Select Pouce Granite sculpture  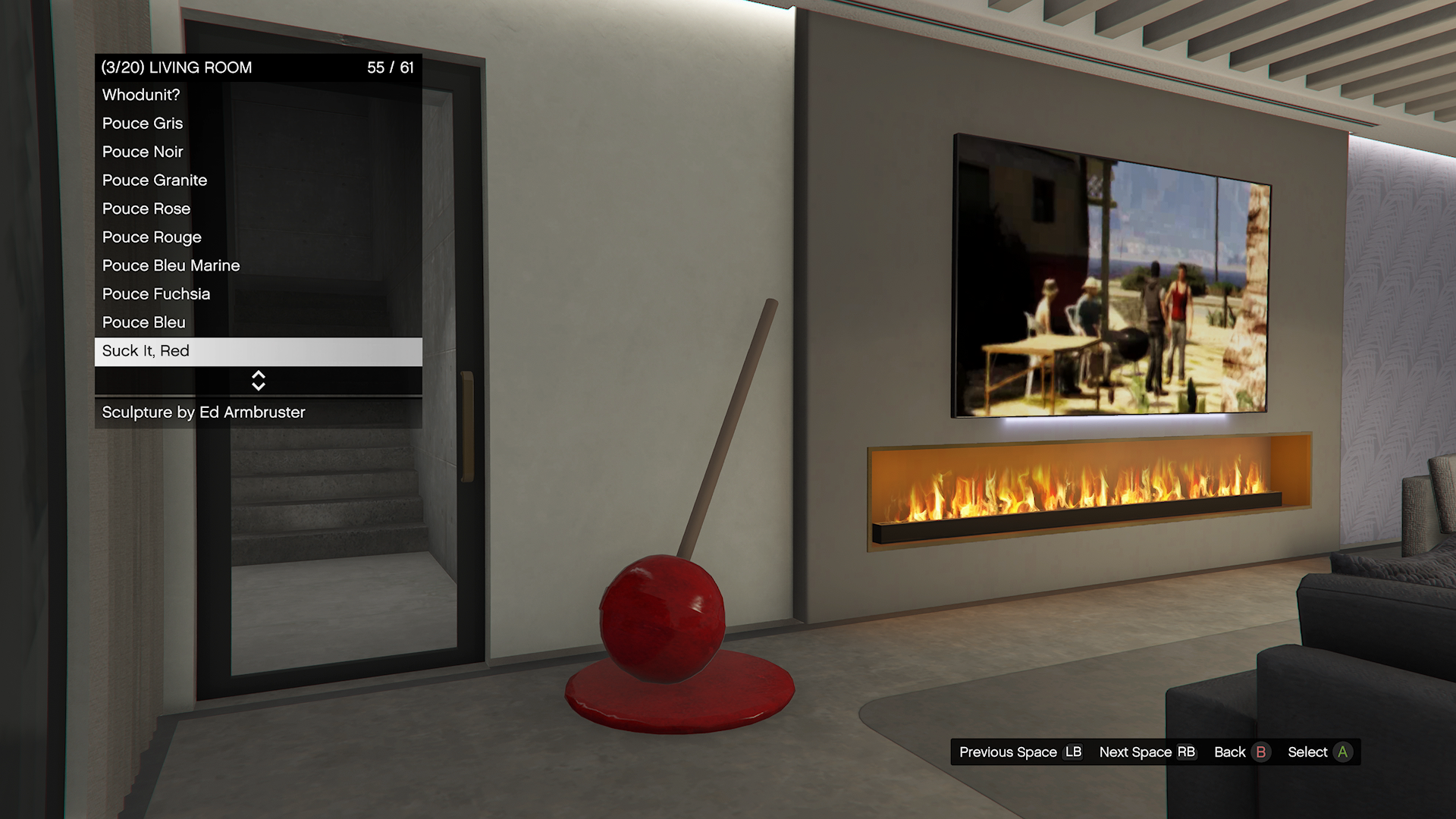[258, 180]
